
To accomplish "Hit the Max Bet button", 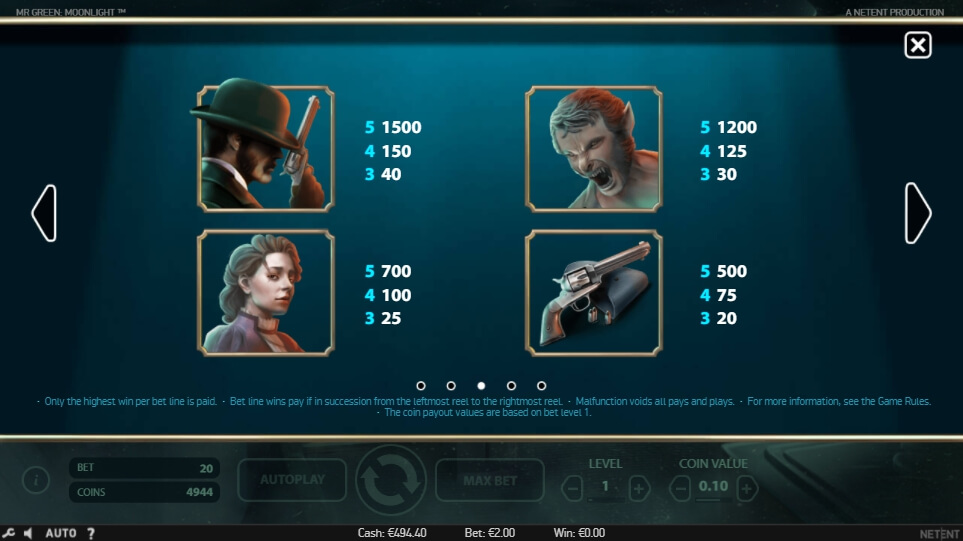I will (490, 480).
